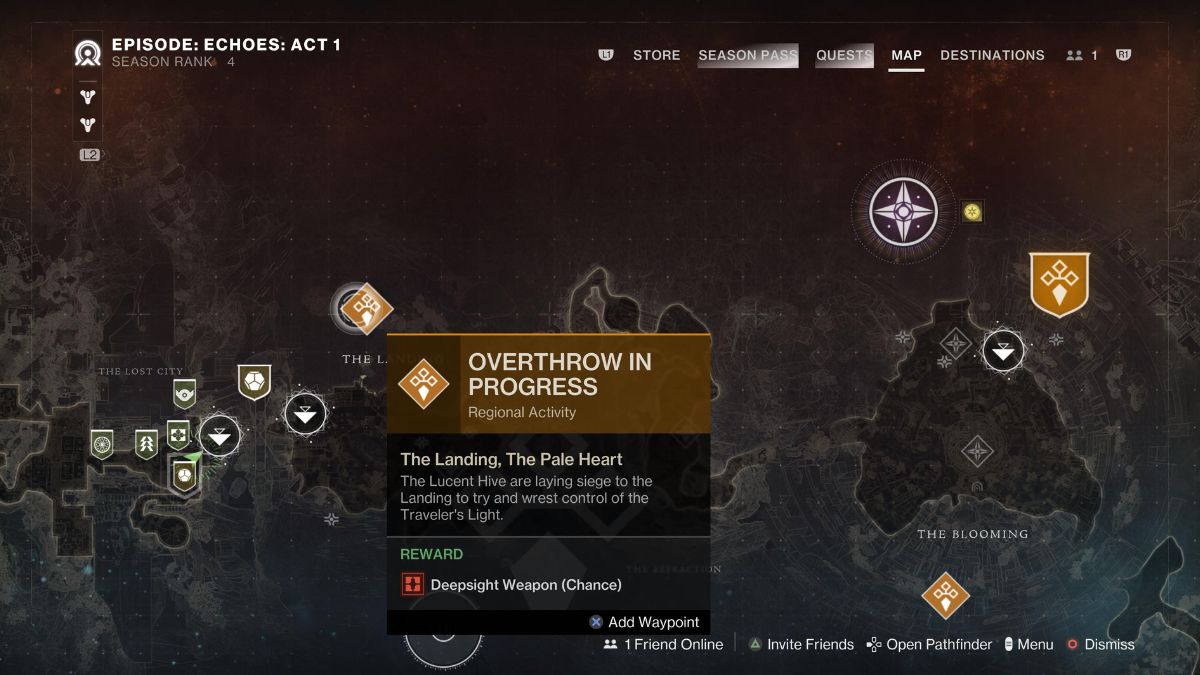1200x675 pixels.
Task: Click the Deepsight Weapon reward icon
Action: click(412, 584)
